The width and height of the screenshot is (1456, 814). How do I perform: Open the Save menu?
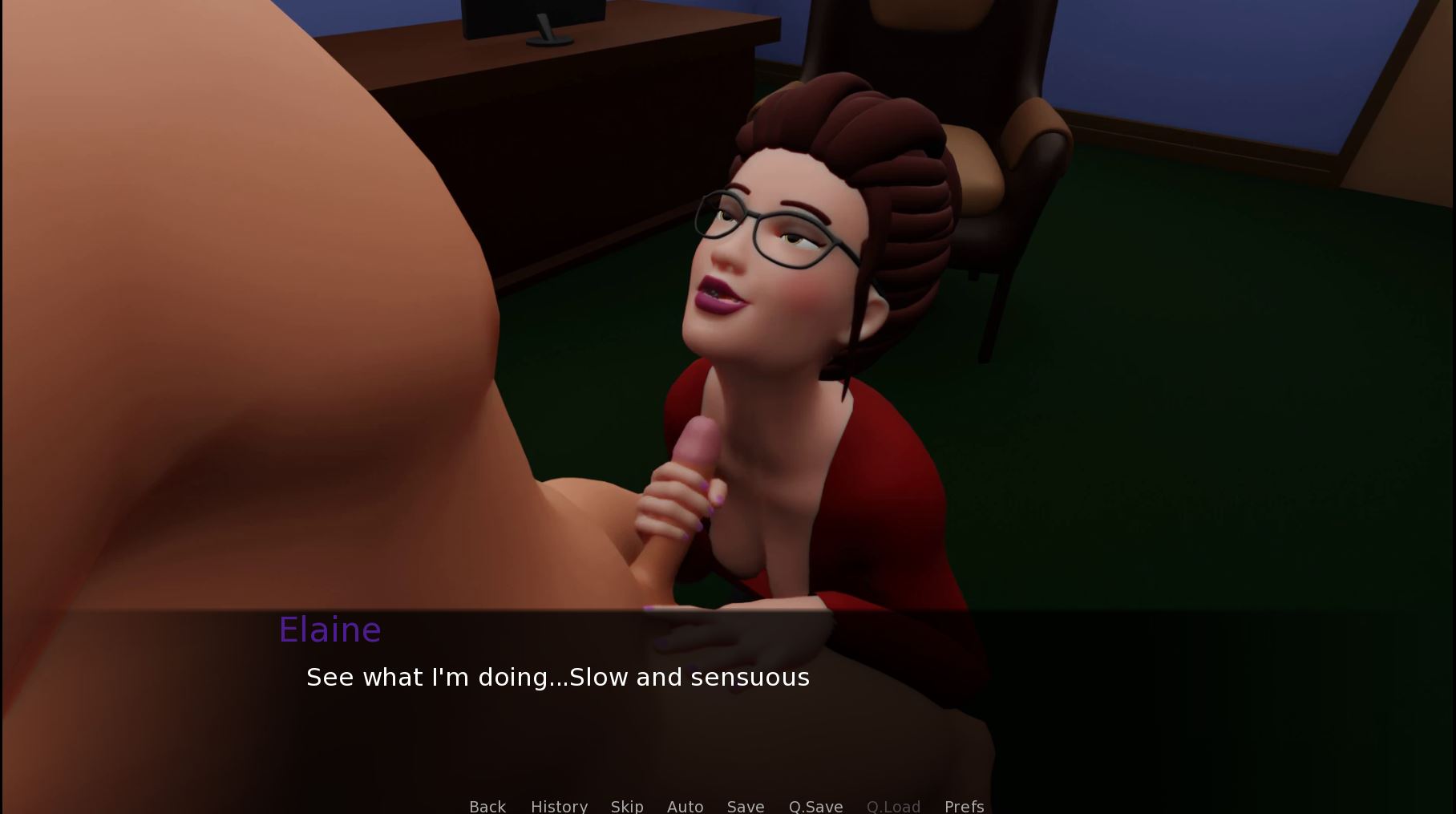tap(745, 805)
